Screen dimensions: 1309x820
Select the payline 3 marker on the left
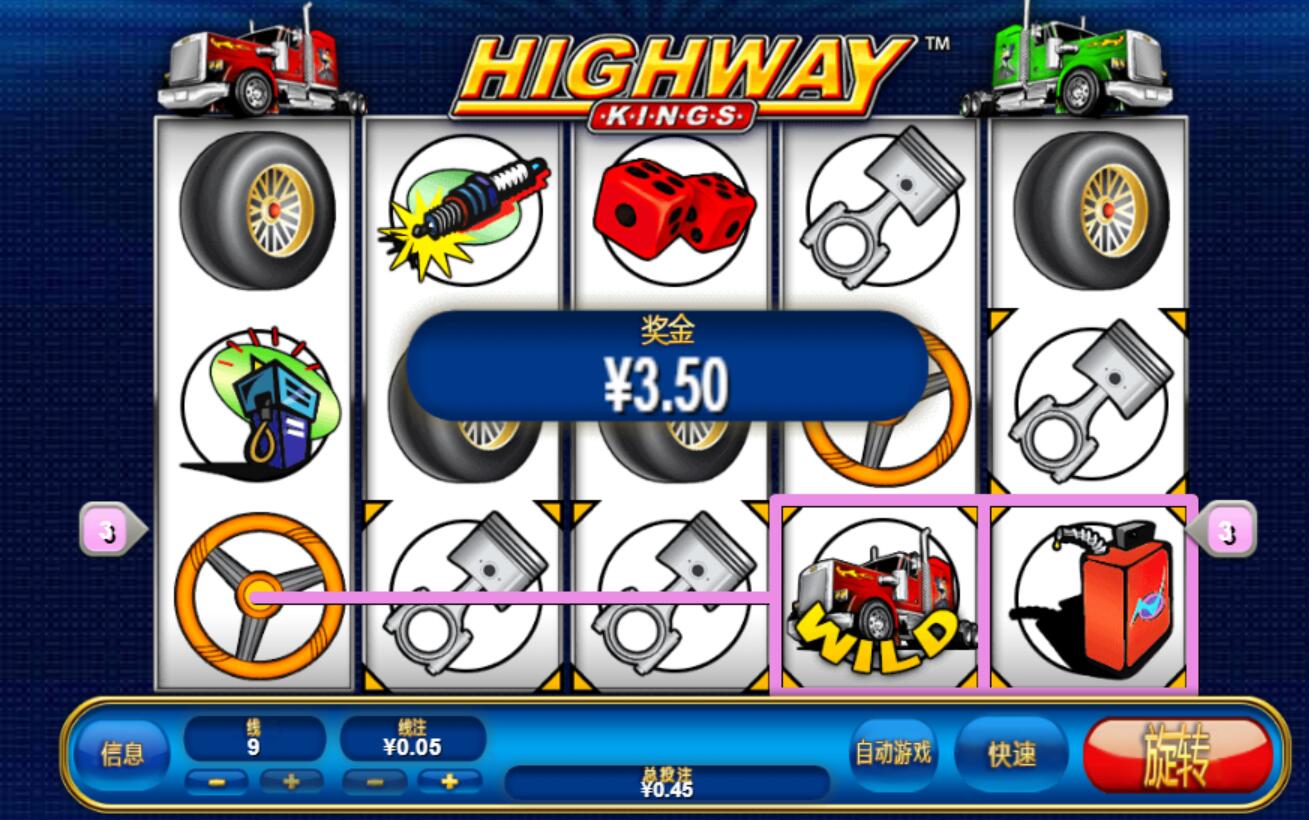110,533
